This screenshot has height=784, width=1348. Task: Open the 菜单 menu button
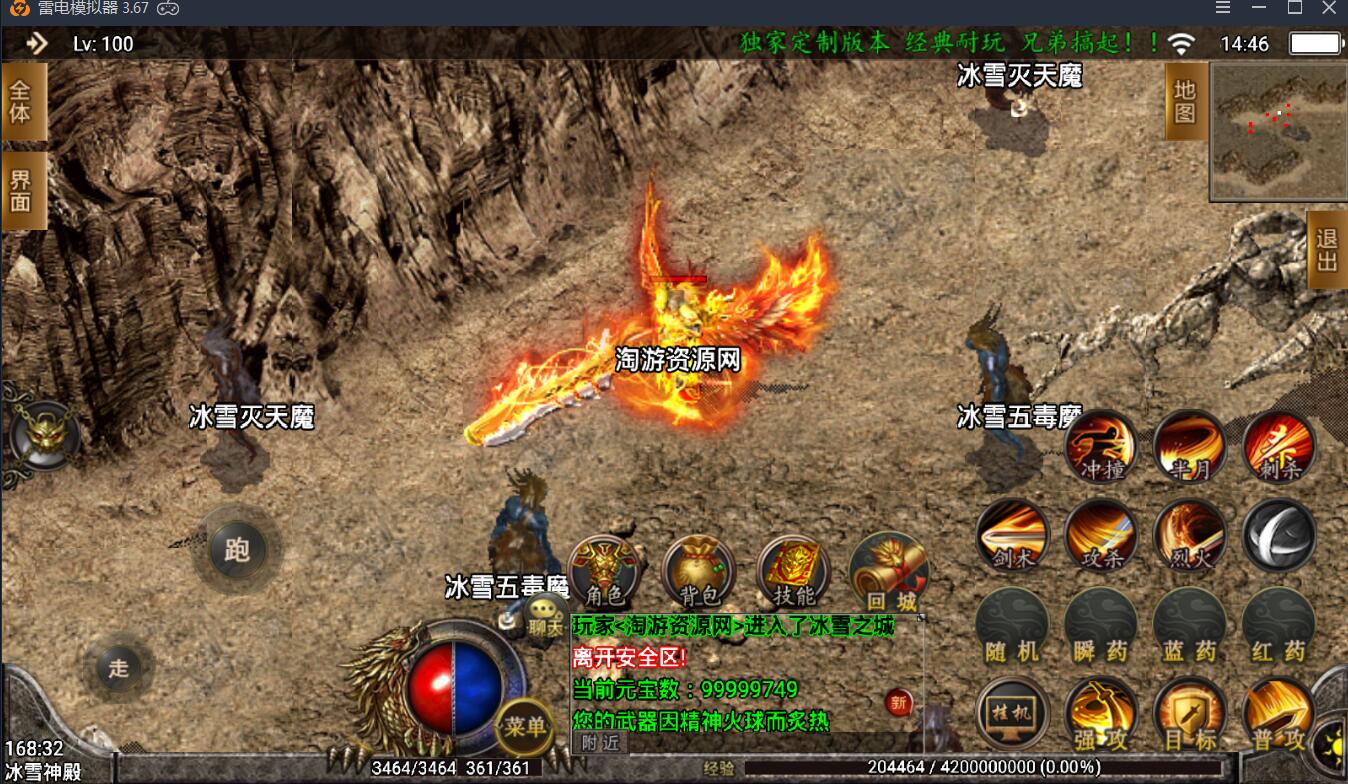(524, 727)
